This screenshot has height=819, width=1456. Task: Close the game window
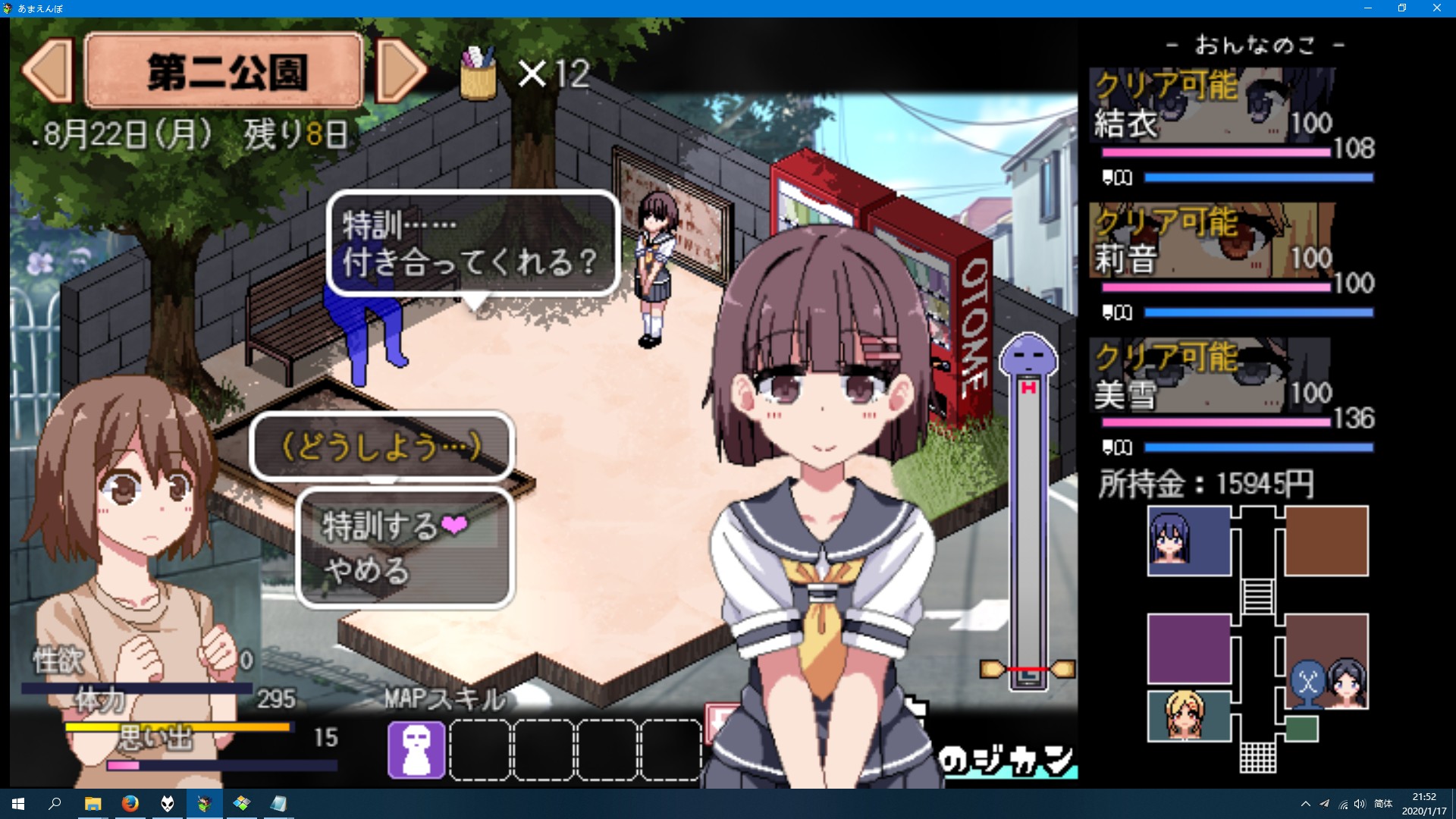pyautogui.click(x=1436, y=8)
